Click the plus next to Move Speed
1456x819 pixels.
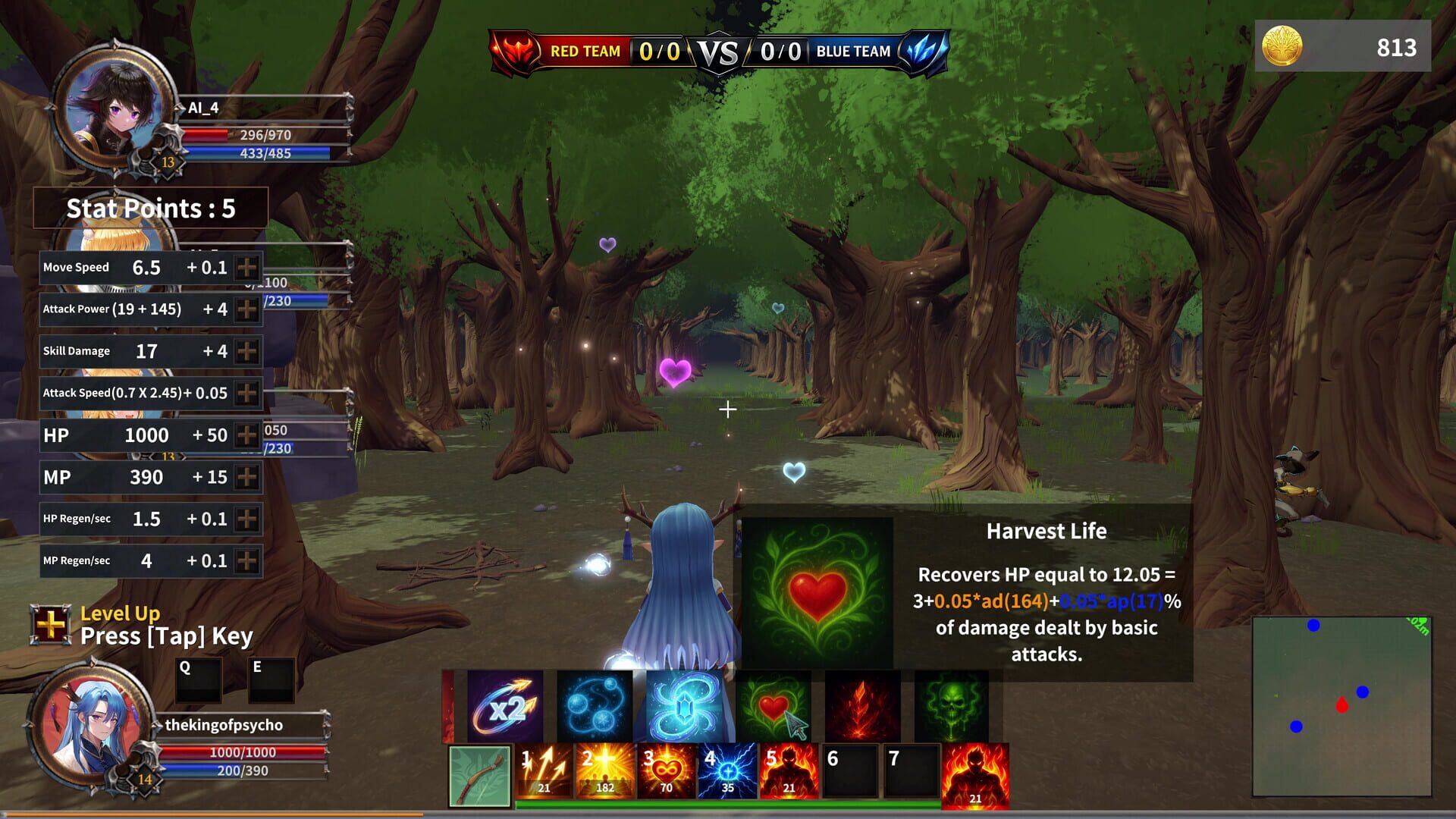click(x=246, y=267)
